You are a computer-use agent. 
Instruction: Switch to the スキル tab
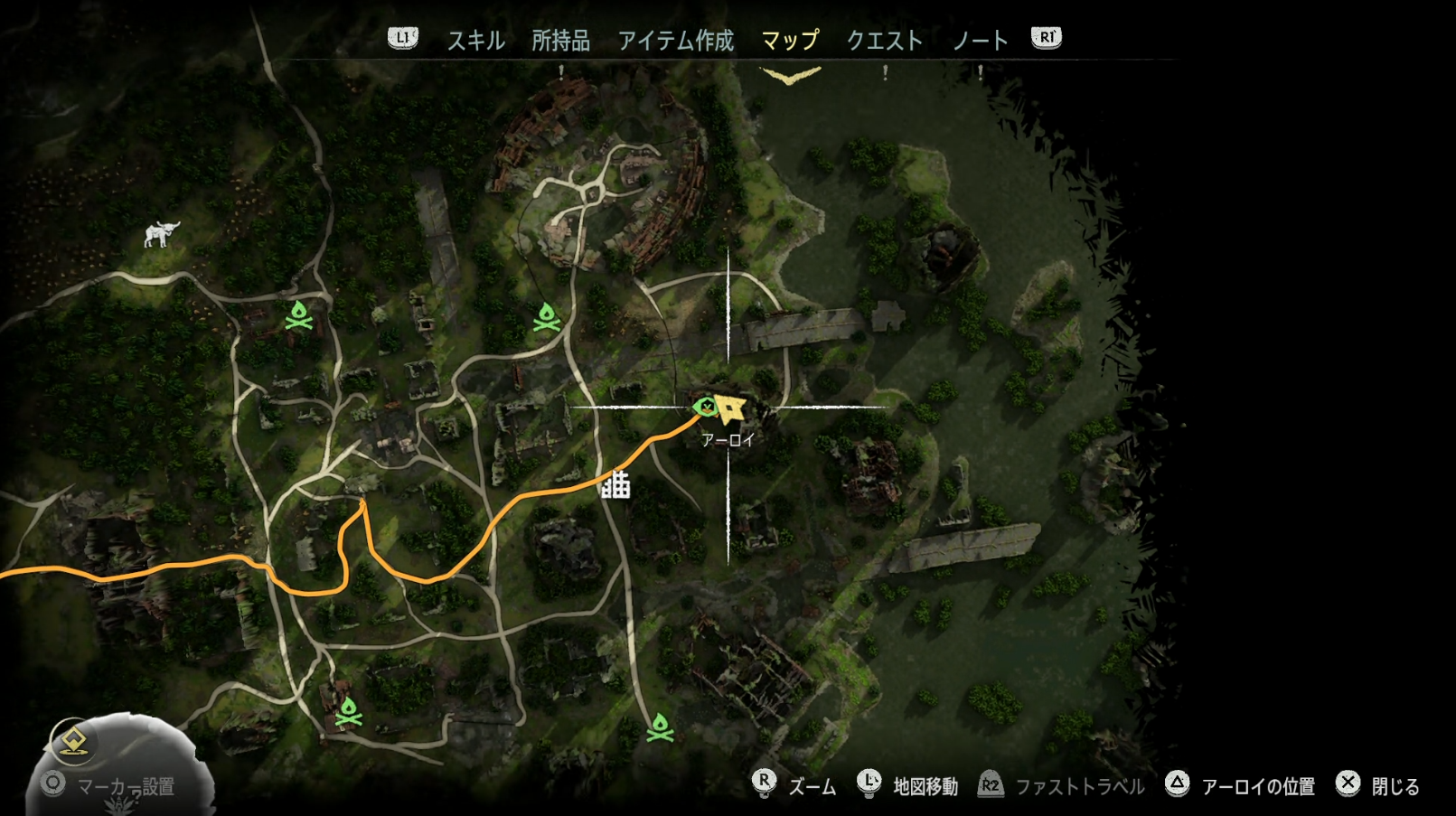pos(475,41)
